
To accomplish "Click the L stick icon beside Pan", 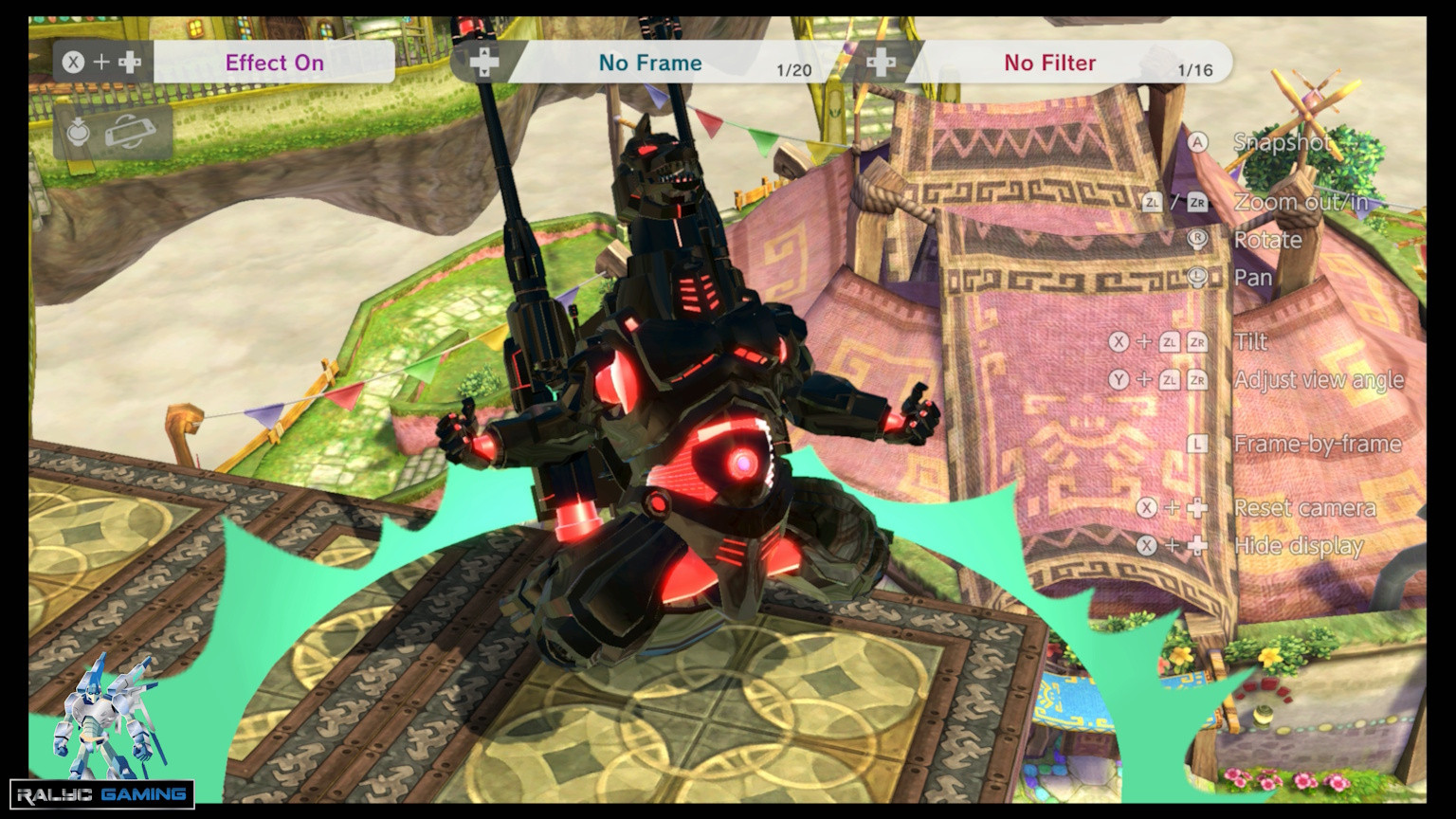I will coord(1196,278).
